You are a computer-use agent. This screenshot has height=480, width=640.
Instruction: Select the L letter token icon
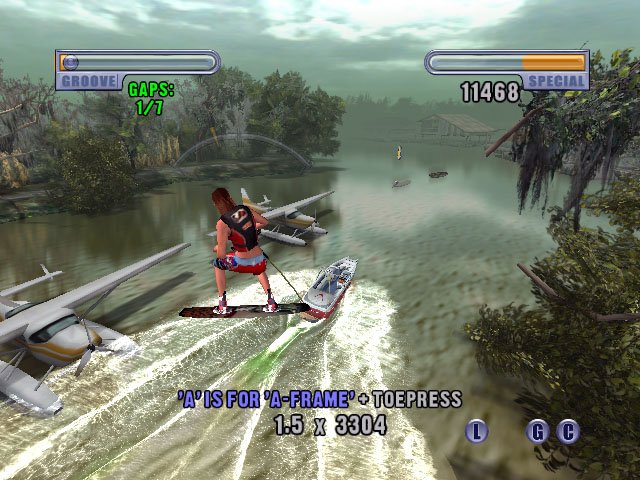tap(477, 432)
